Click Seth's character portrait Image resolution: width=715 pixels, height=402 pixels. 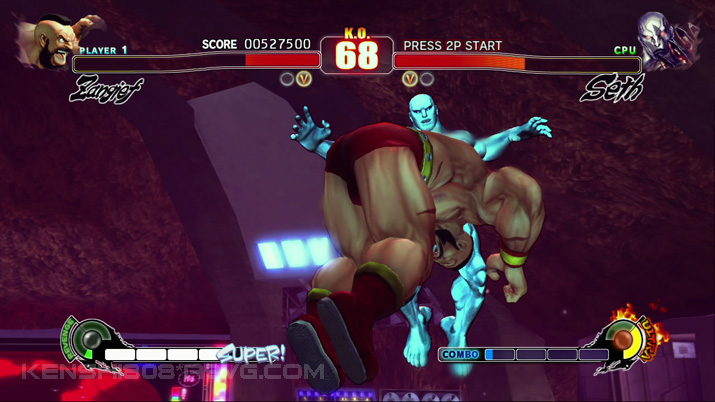(x=670, y=41)
